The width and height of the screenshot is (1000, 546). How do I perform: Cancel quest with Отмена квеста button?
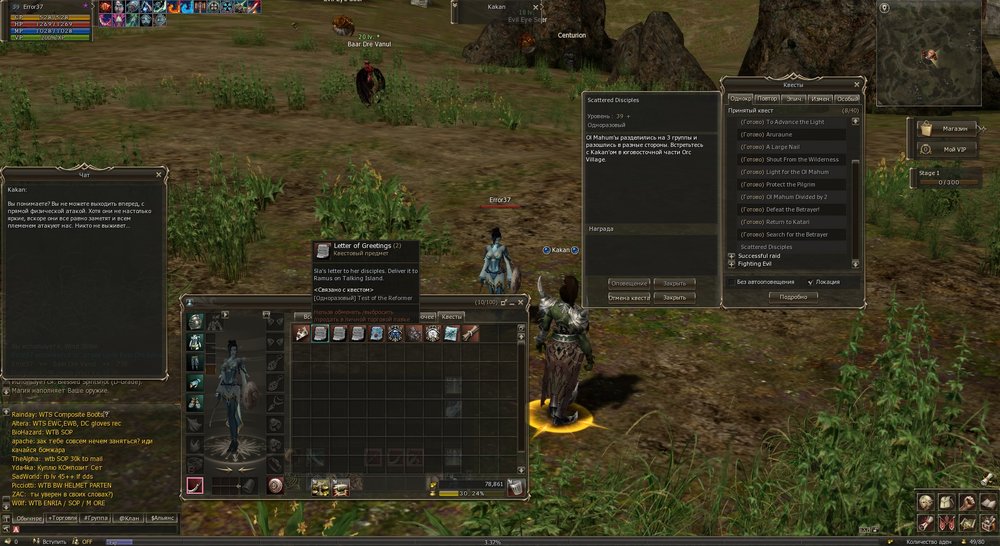coord(630,297)
